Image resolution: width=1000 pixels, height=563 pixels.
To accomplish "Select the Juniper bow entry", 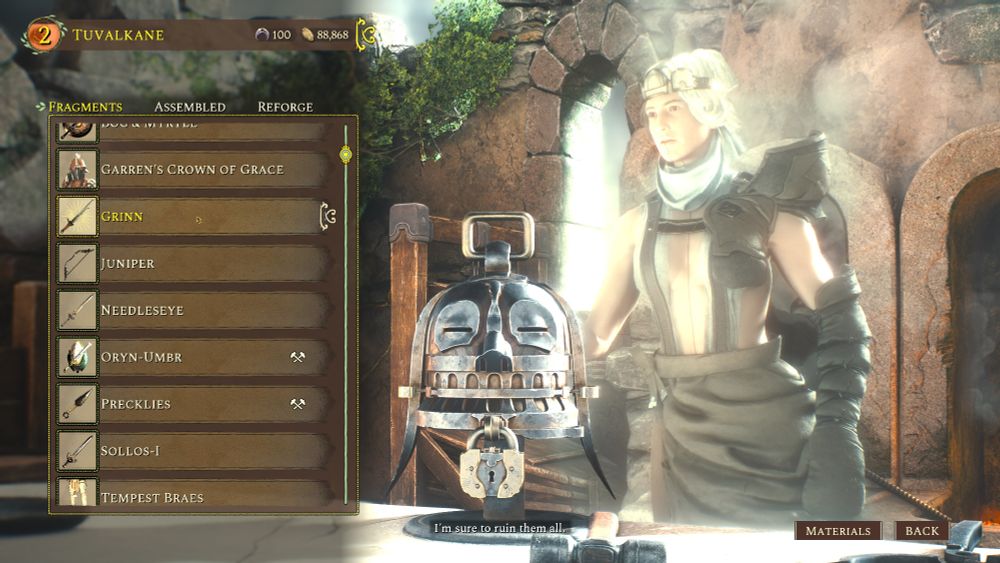I will pos(191,263).
